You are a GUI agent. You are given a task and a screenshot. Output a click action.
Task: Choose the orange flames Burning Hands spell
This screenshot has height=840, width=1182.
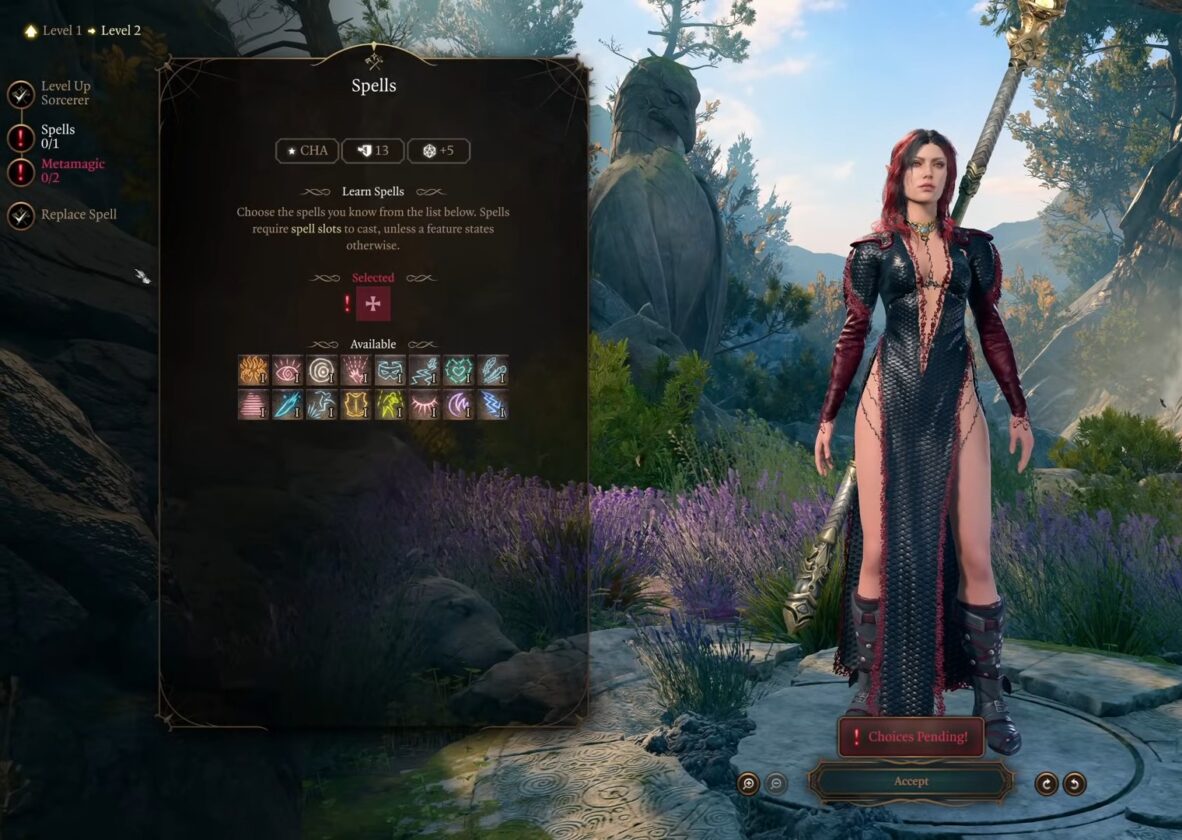(254, 371)
